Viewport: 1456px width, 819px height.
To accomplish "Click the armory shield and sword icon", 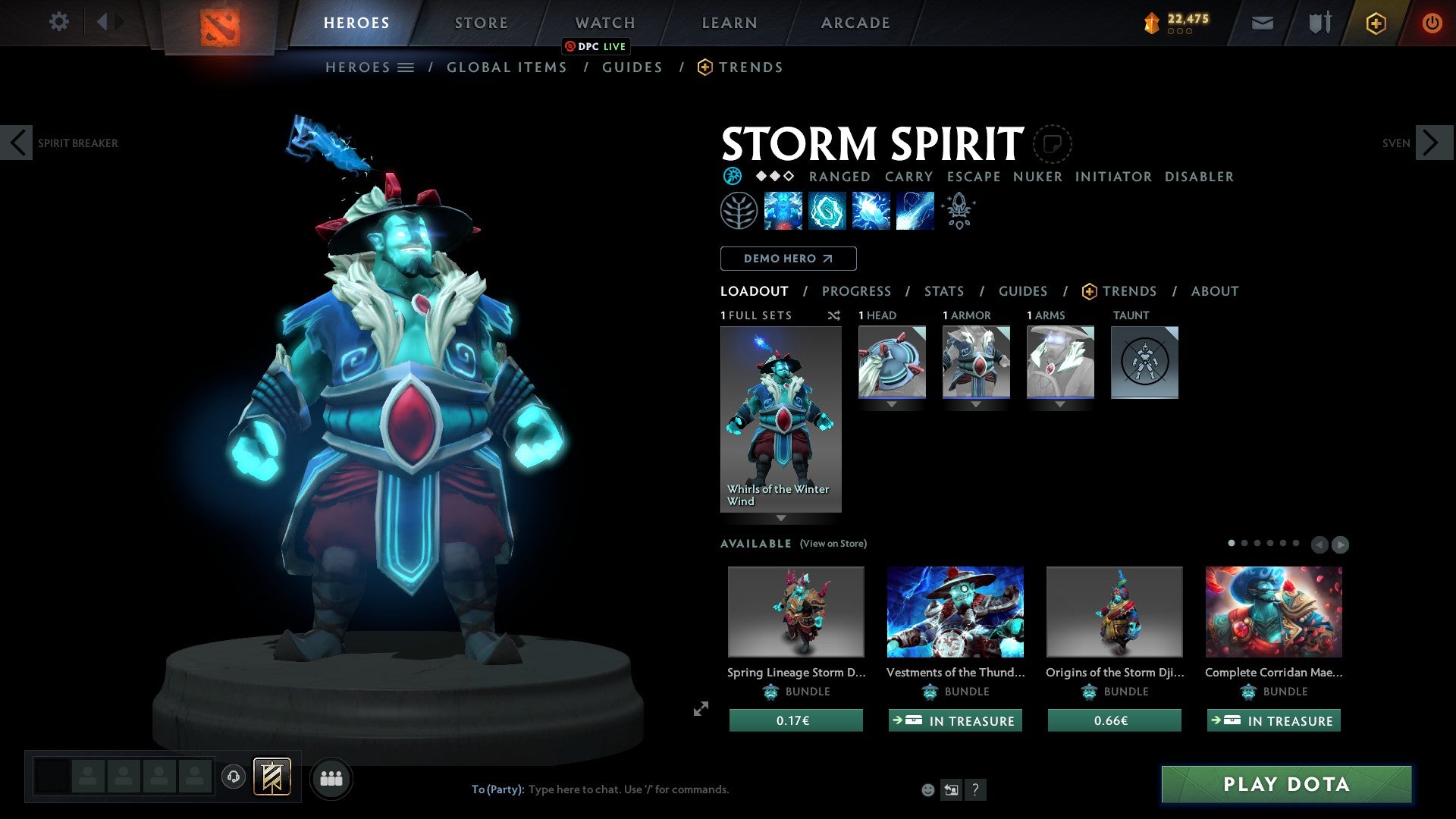I will tap(1319, 23).
